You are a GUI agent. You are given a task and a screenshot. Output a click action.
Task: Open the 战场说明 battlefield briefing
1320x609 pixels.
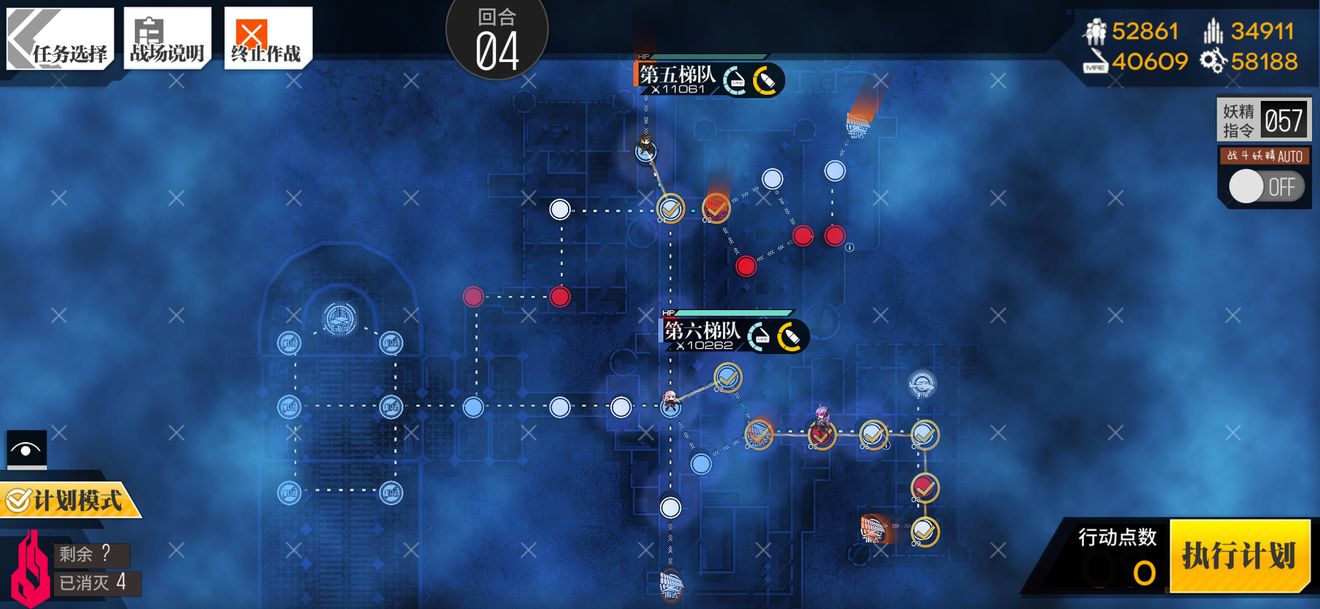tap(166, 40)
